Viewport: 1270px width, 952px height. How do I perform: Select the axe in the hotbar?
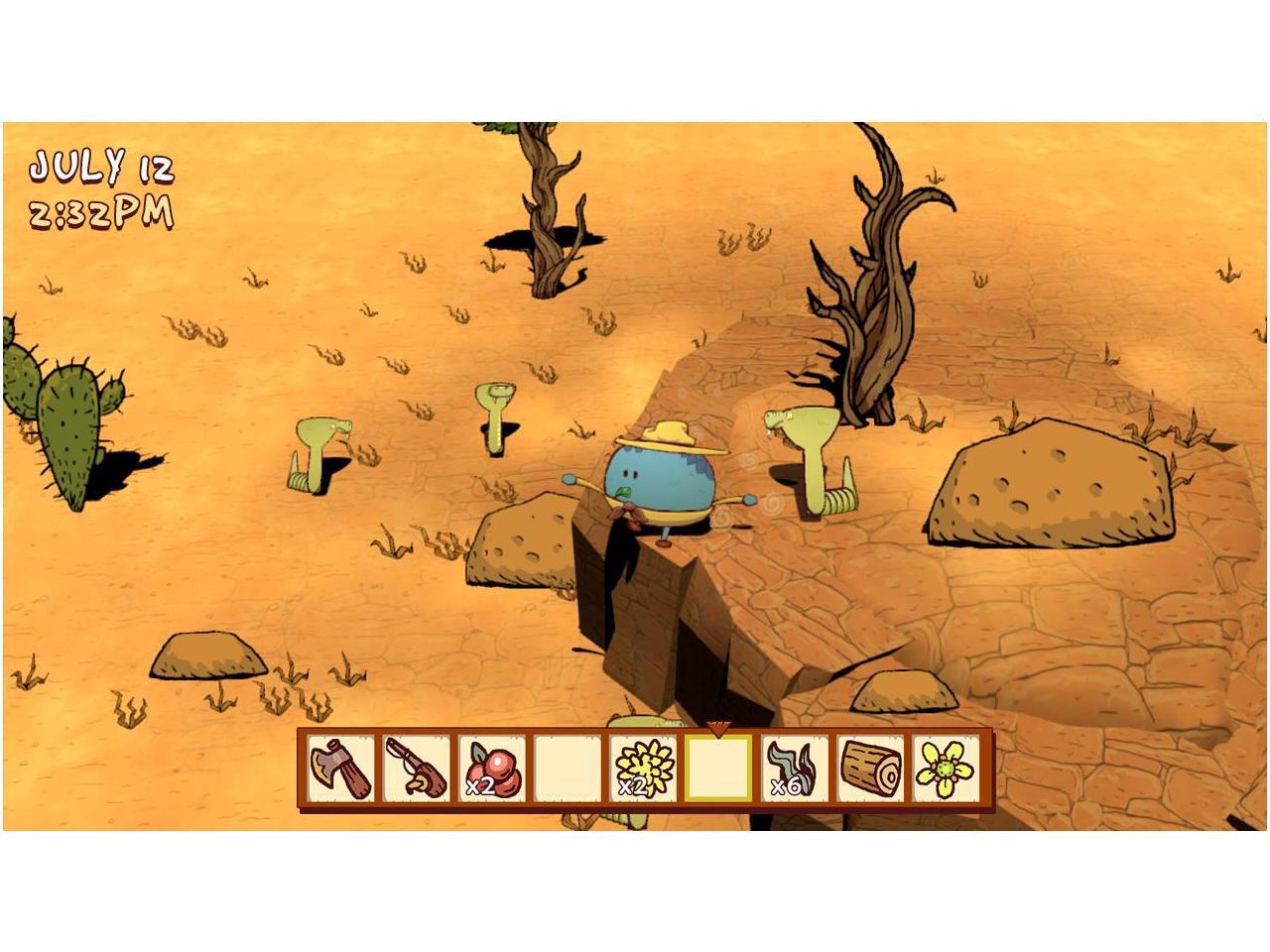coord(340,769)
